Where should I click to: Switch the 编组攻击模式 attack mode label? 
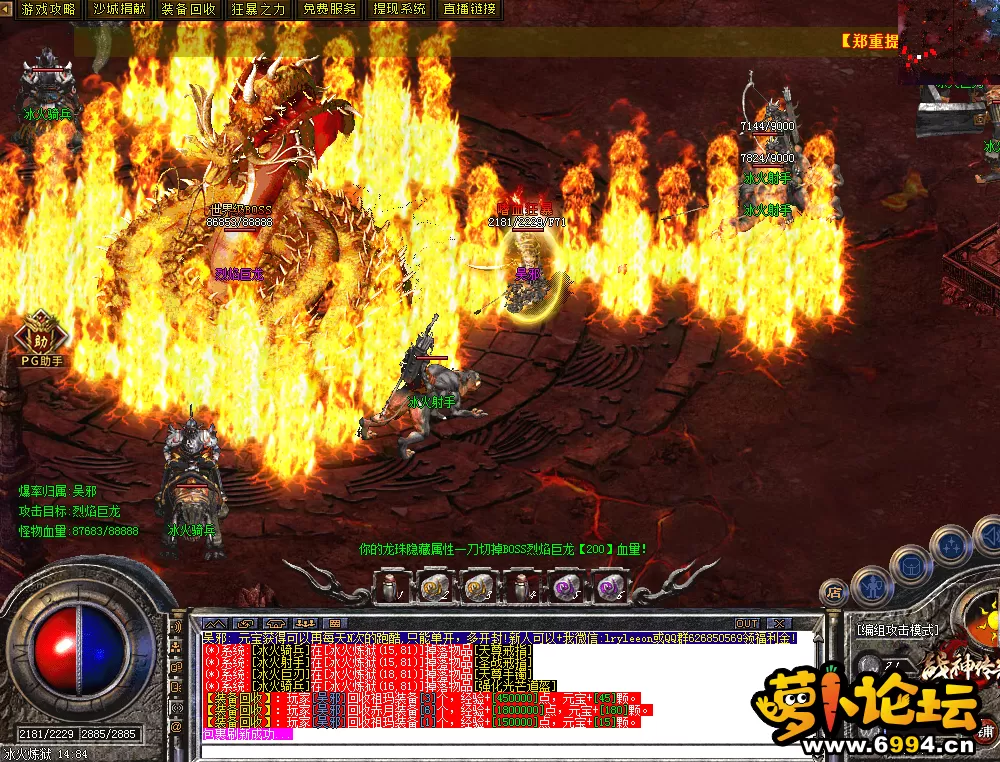[898, 630]
